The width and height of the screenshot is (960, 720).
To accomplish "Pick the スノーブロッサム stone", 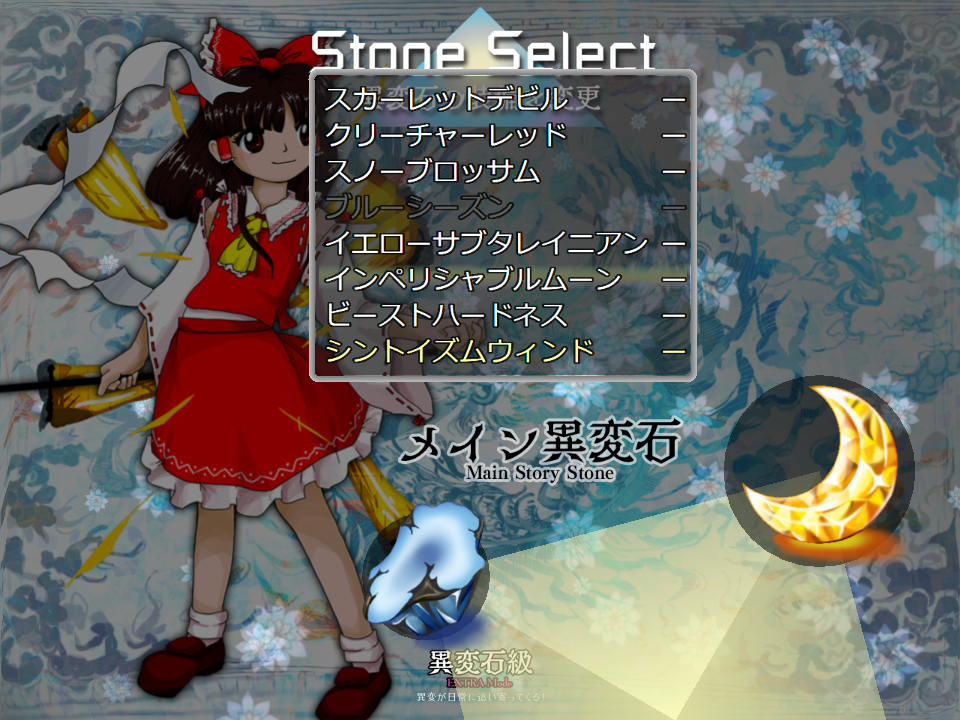I will 433,171.
